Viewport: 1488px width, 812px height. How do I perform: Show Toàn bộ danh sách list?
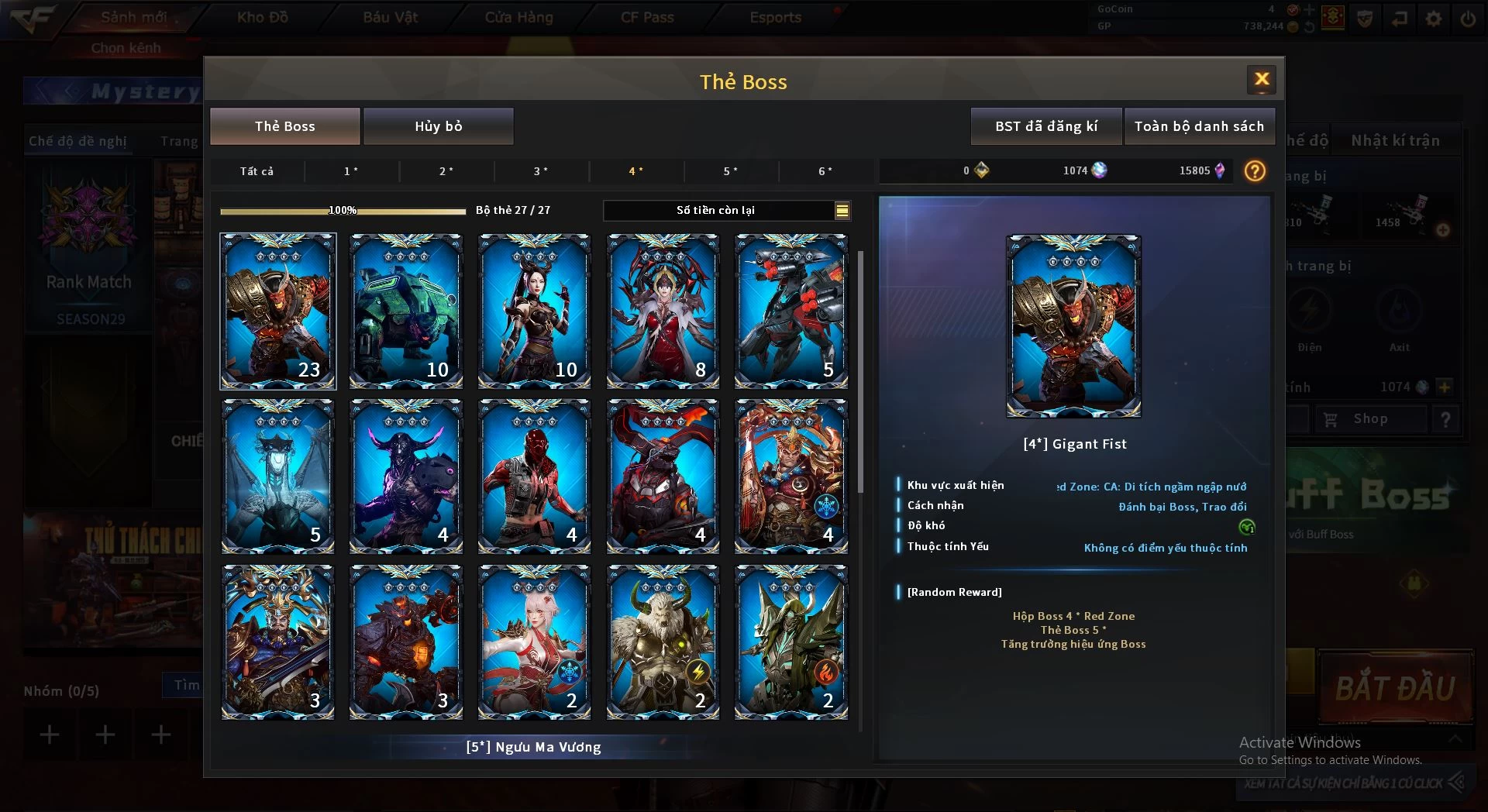1198,126
